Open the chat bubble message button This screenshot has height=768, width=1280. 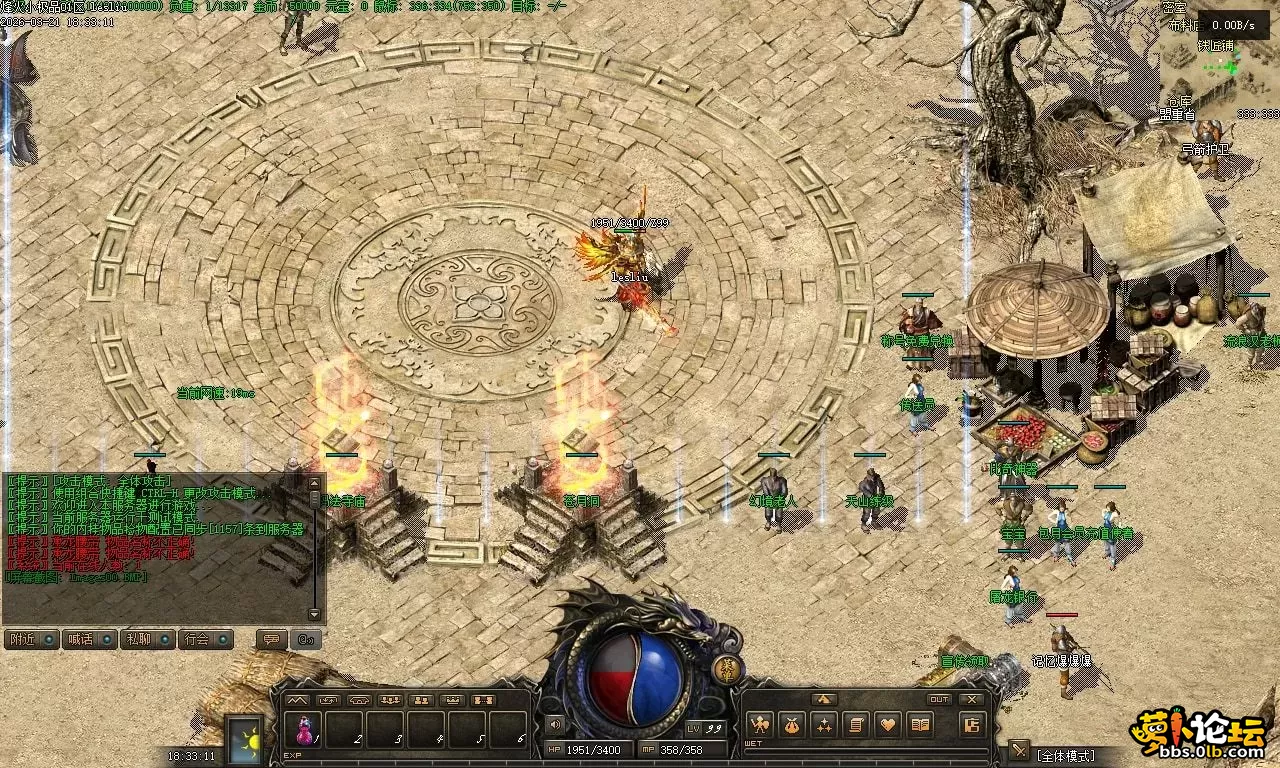[269, 639]
